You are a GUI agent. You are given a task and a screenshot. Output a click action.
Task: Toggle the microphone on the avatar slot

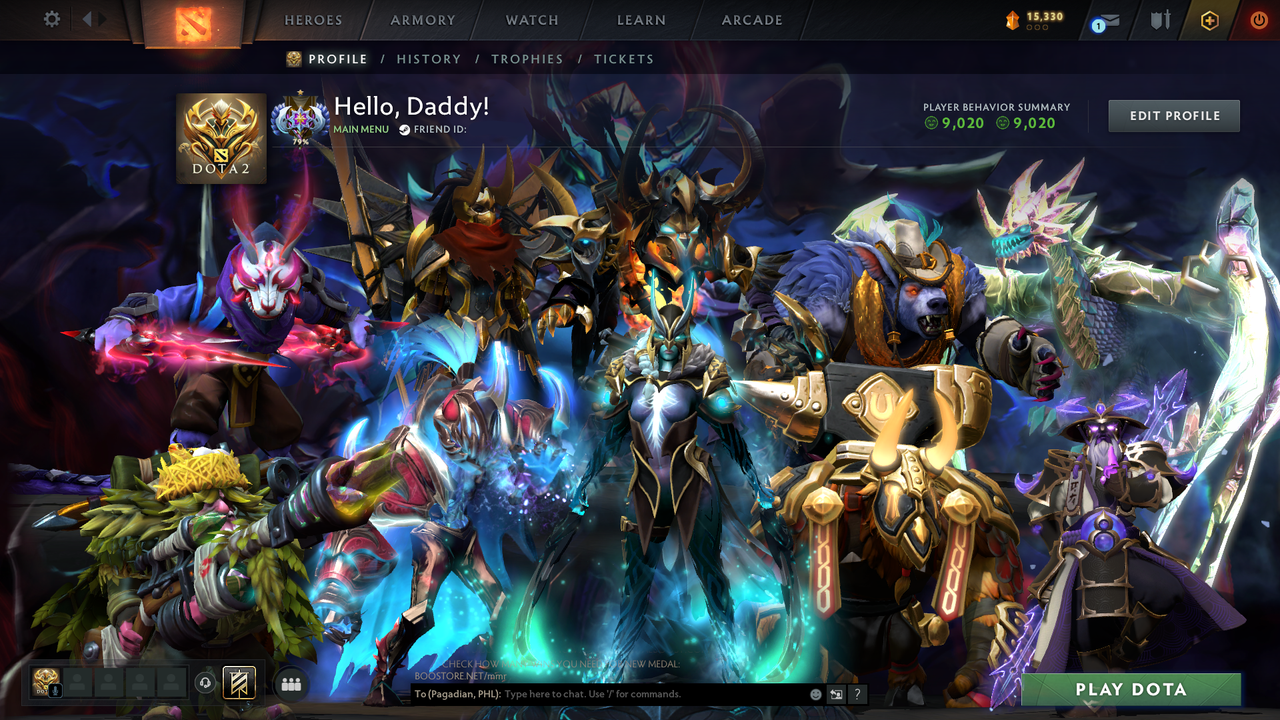point(55,690)
